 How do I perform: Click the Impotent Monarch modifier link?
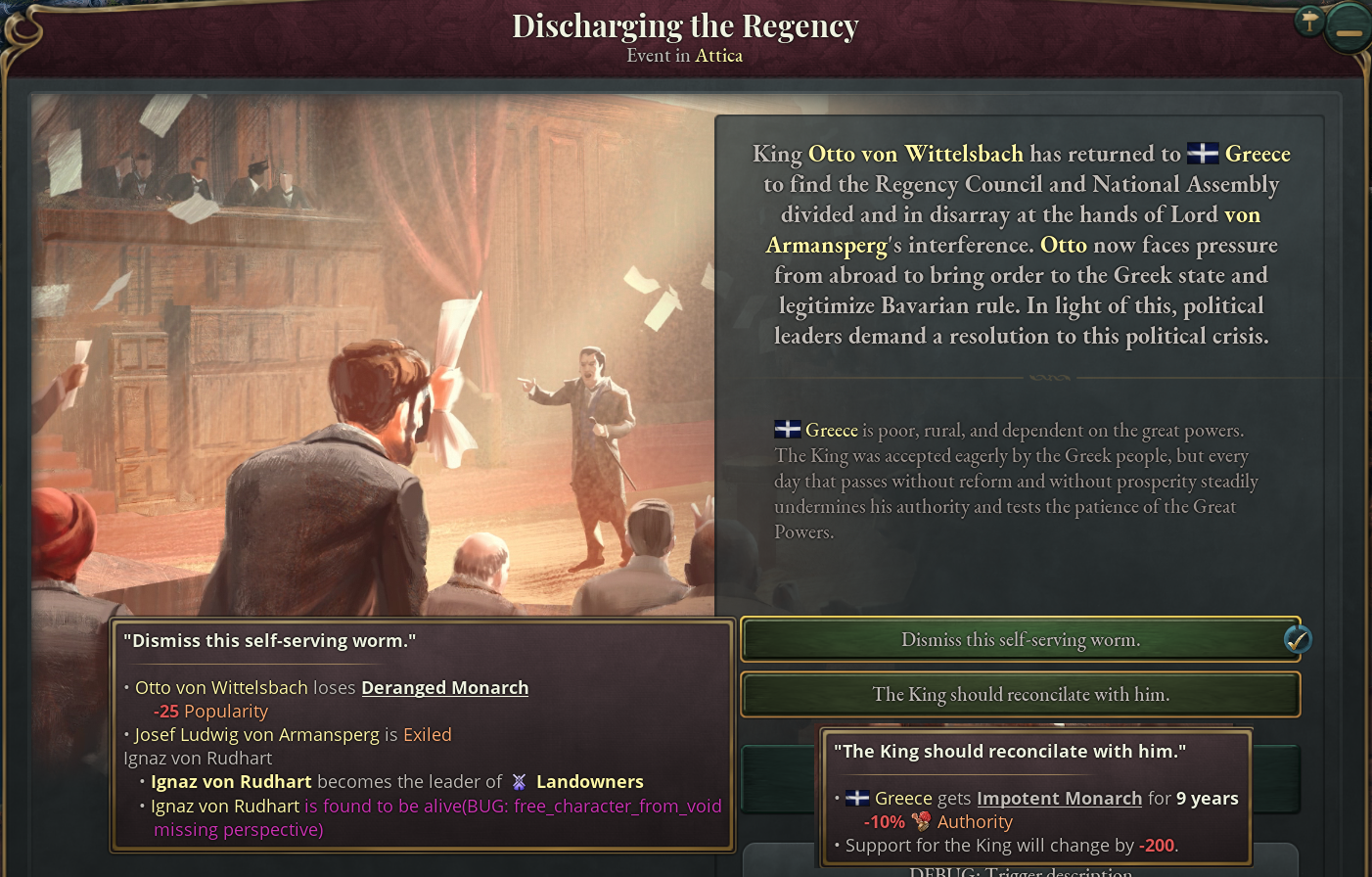(x=1058, y=798)
